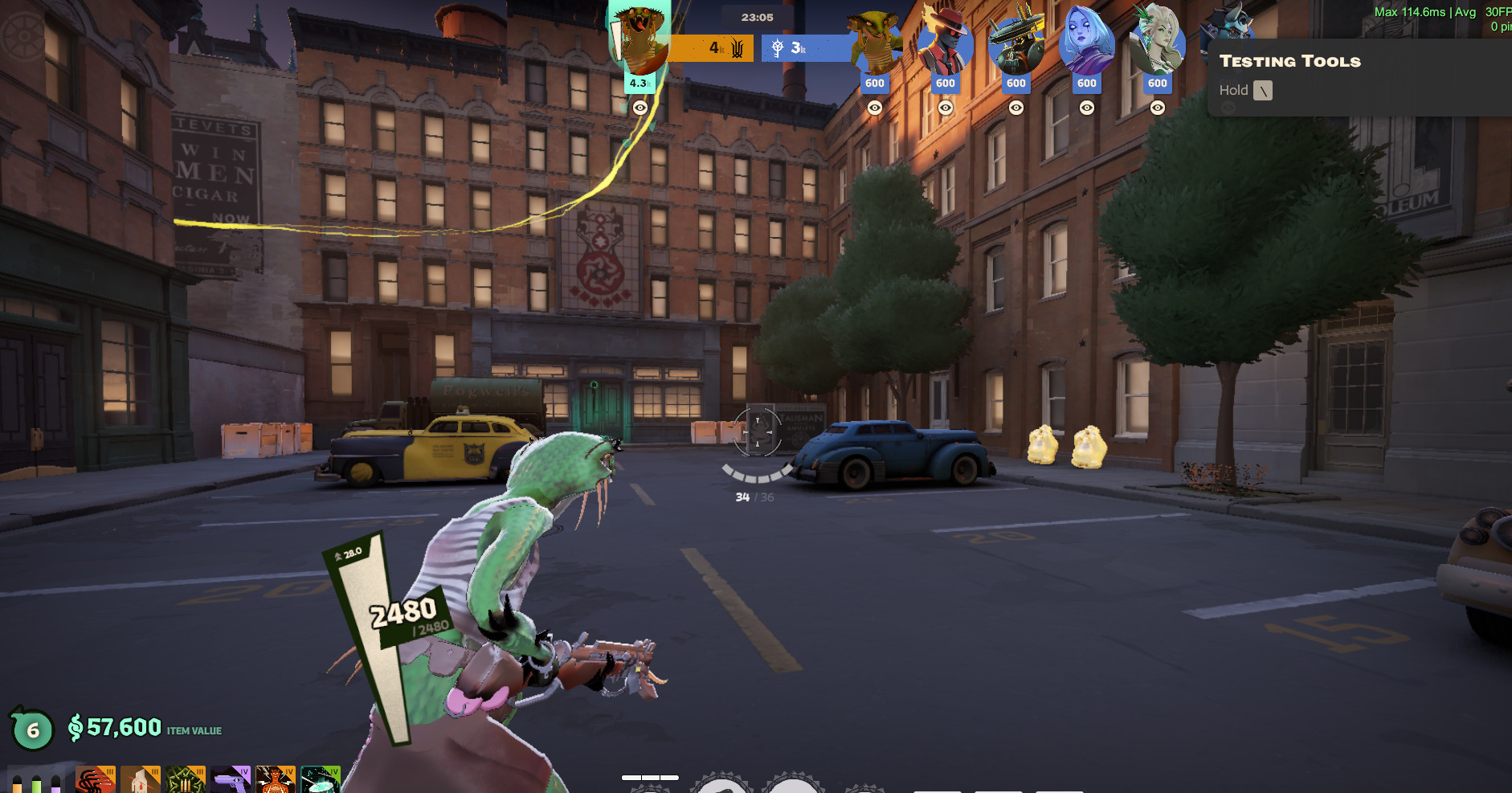Select the blue-team green creature portrait
The image size is (1512, 793).
(x=875, y=43)
